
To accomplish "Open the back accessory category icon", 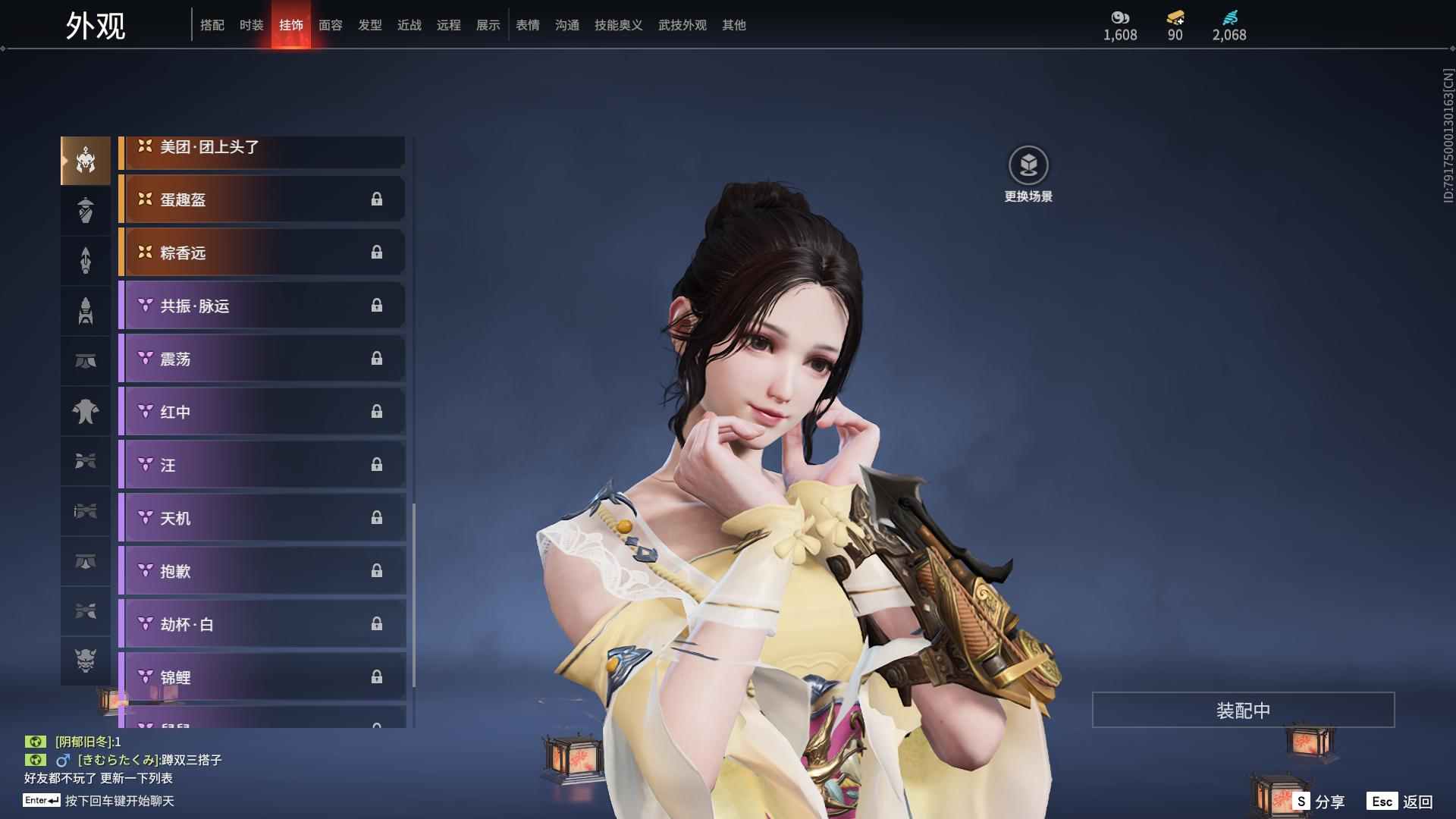I will [86, 210].
